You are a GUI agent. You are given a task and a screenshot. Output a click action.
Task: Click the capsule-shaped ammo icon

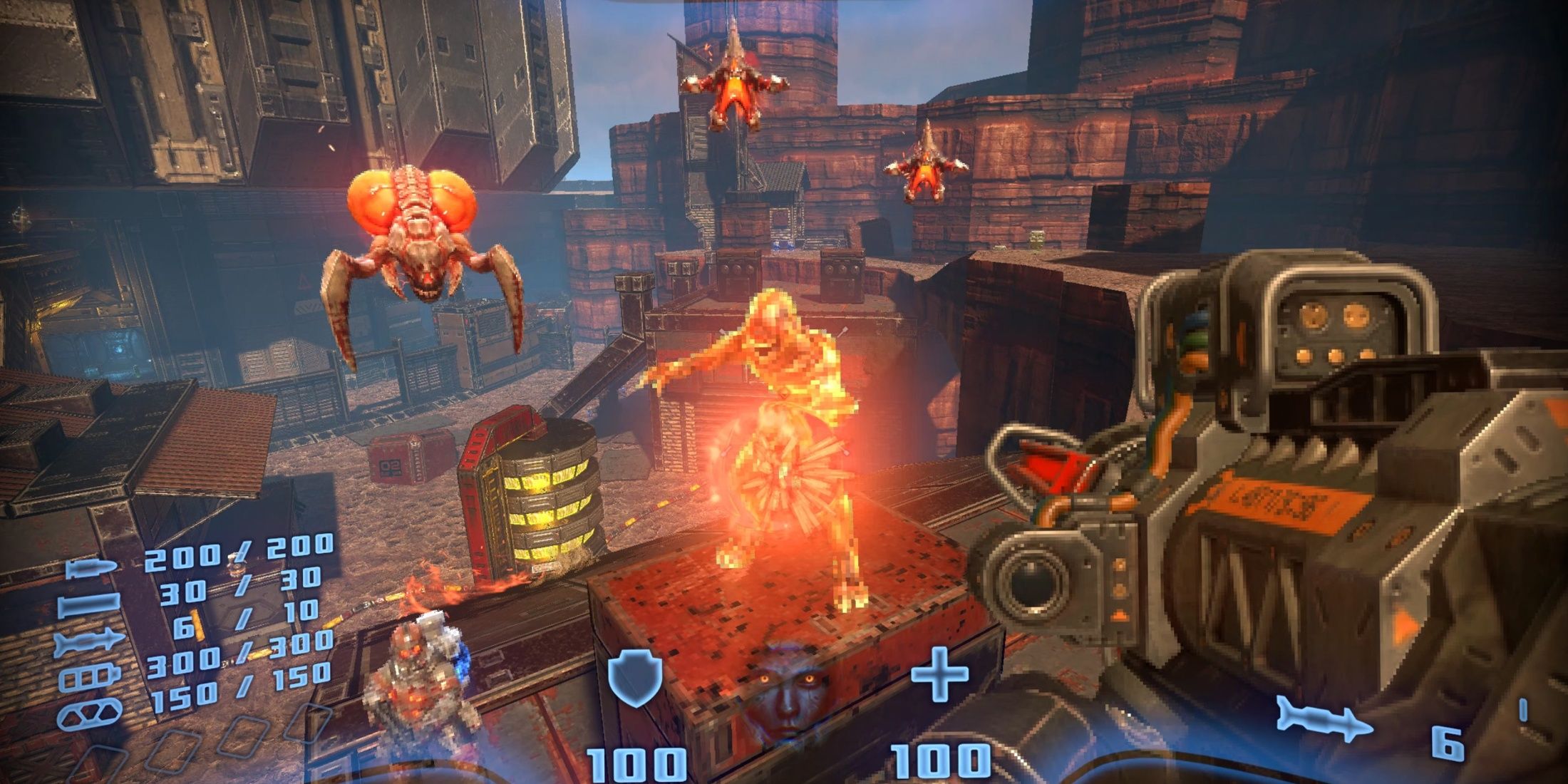[x=89, y=713]
